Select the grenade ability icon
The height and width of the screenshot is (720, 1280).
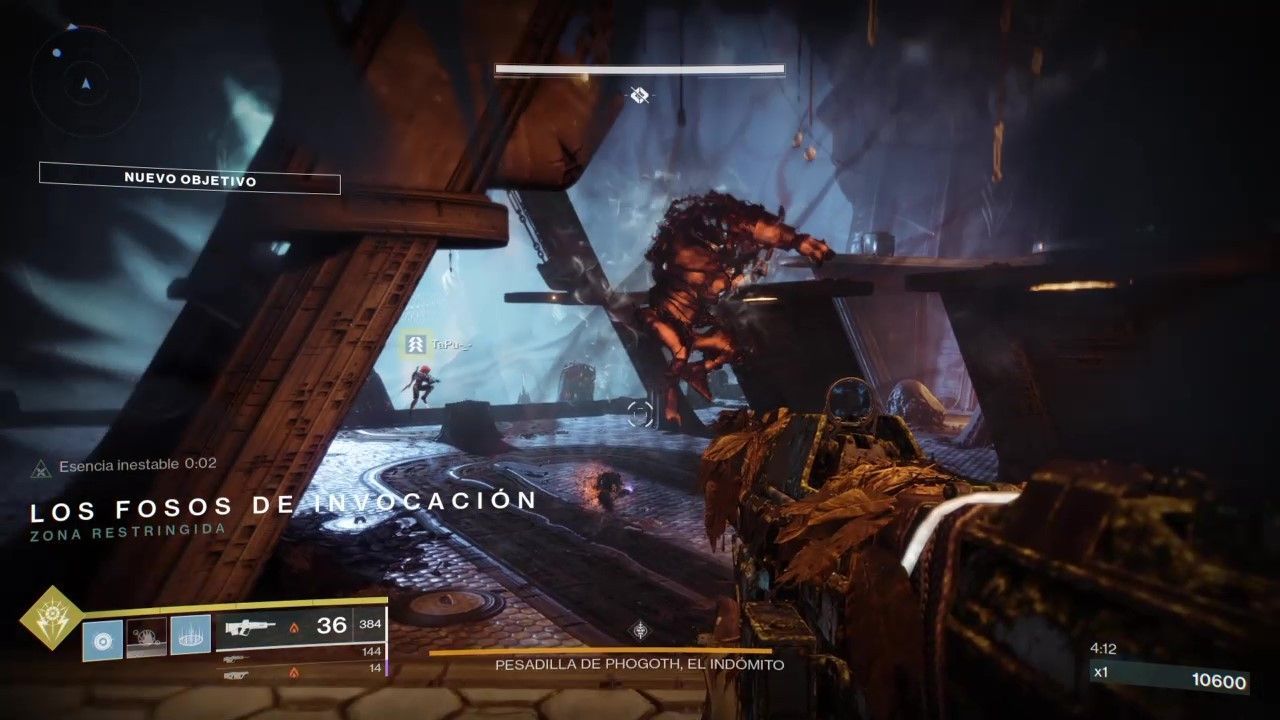tap(102, 639)
